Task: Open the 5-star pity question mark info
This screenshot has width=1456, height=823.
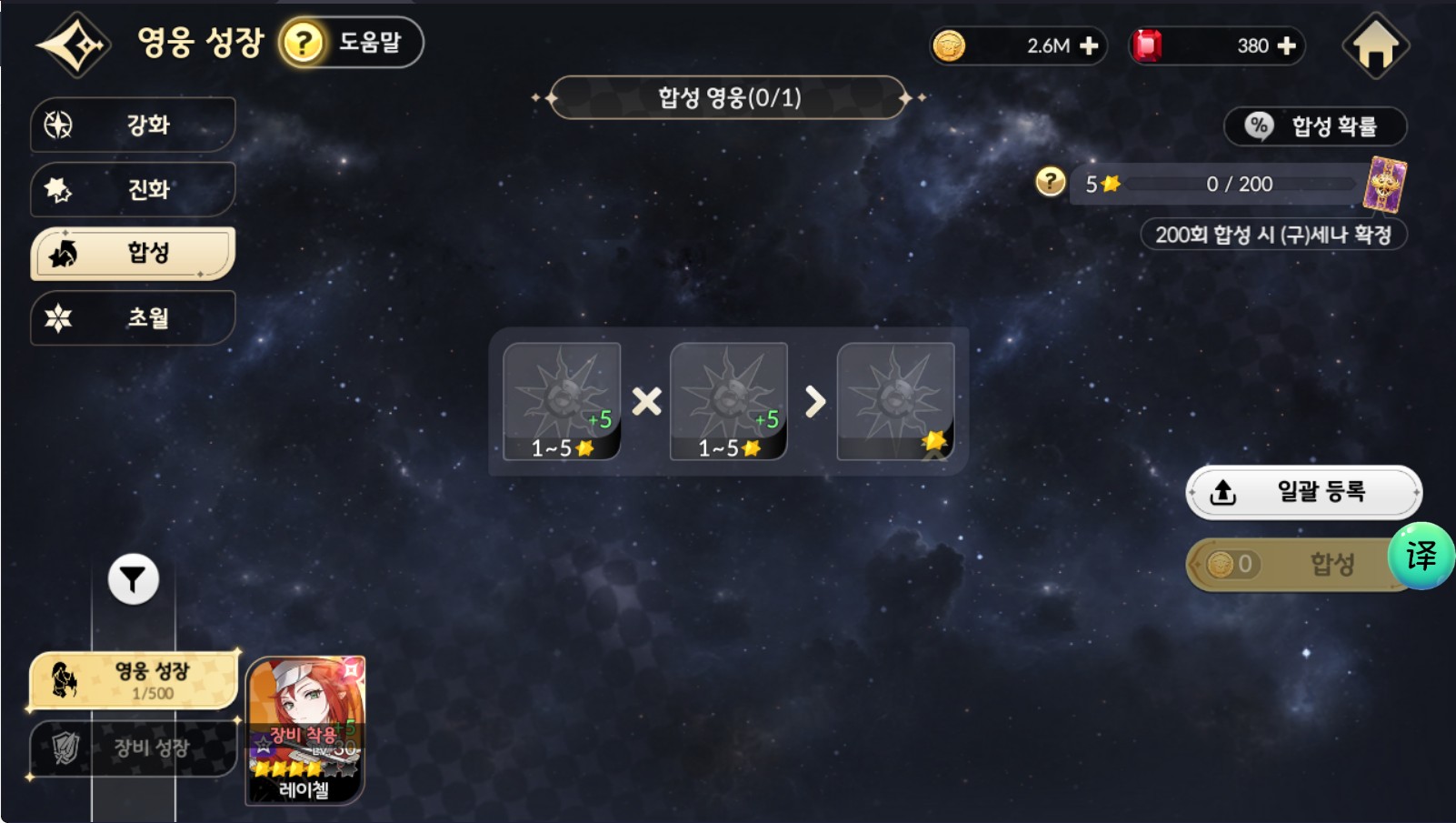Action: 1050,182
